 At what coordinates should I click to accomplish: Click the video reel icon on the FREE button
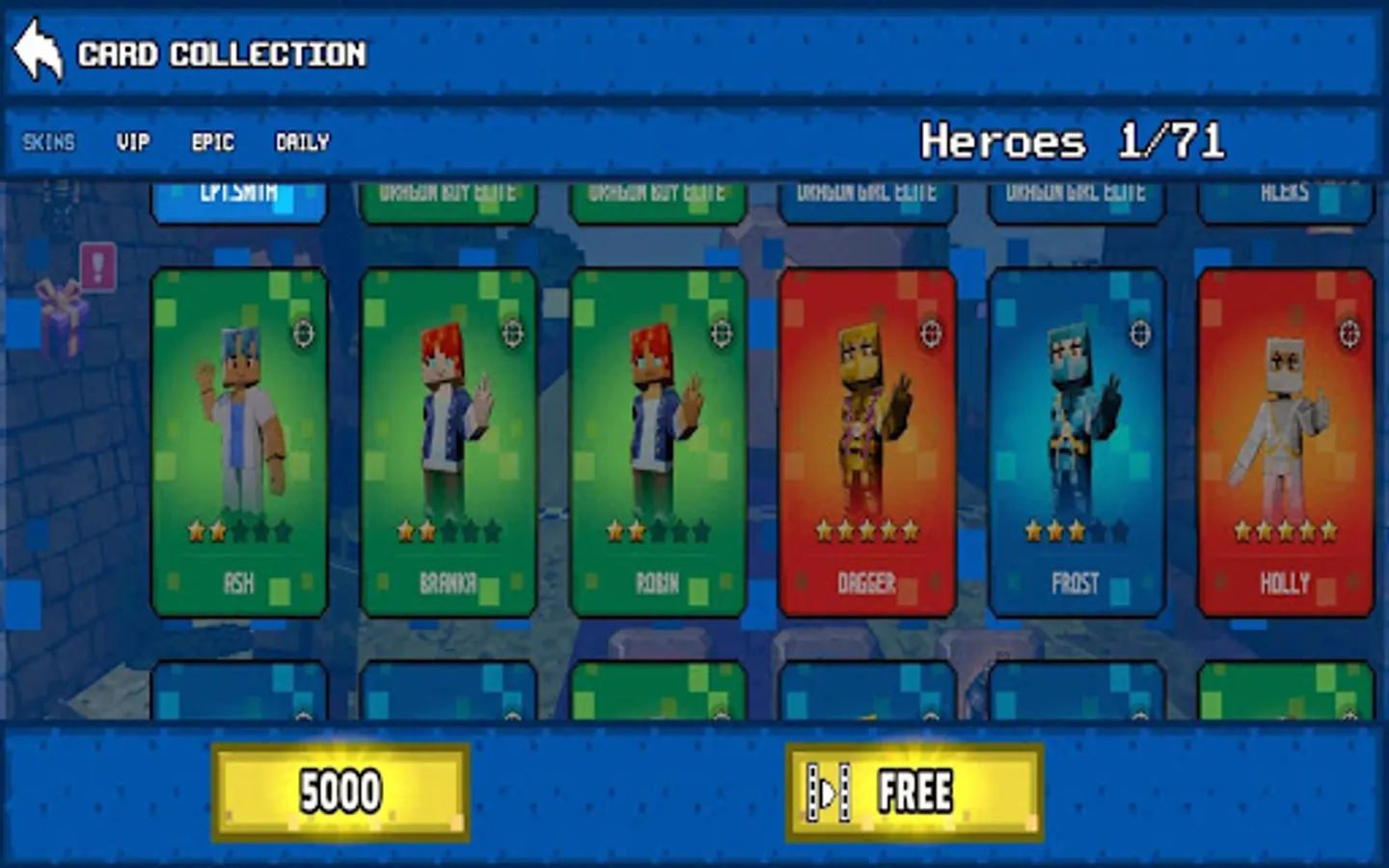click(828, 790)
